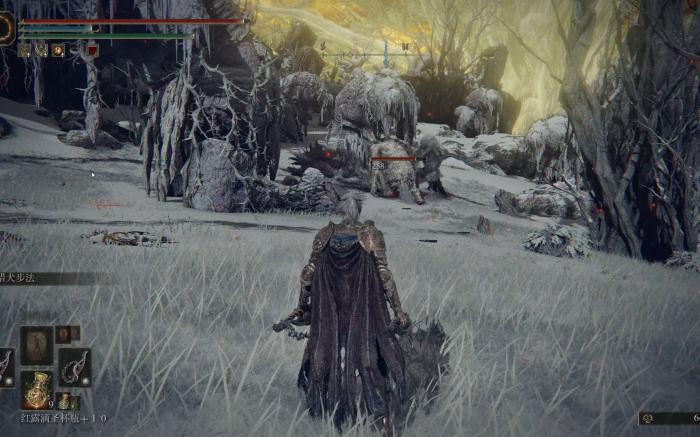Click the memorized spell slot above the flask
The width and height of the screenshot is (700, 437).
tap(37, 345)
